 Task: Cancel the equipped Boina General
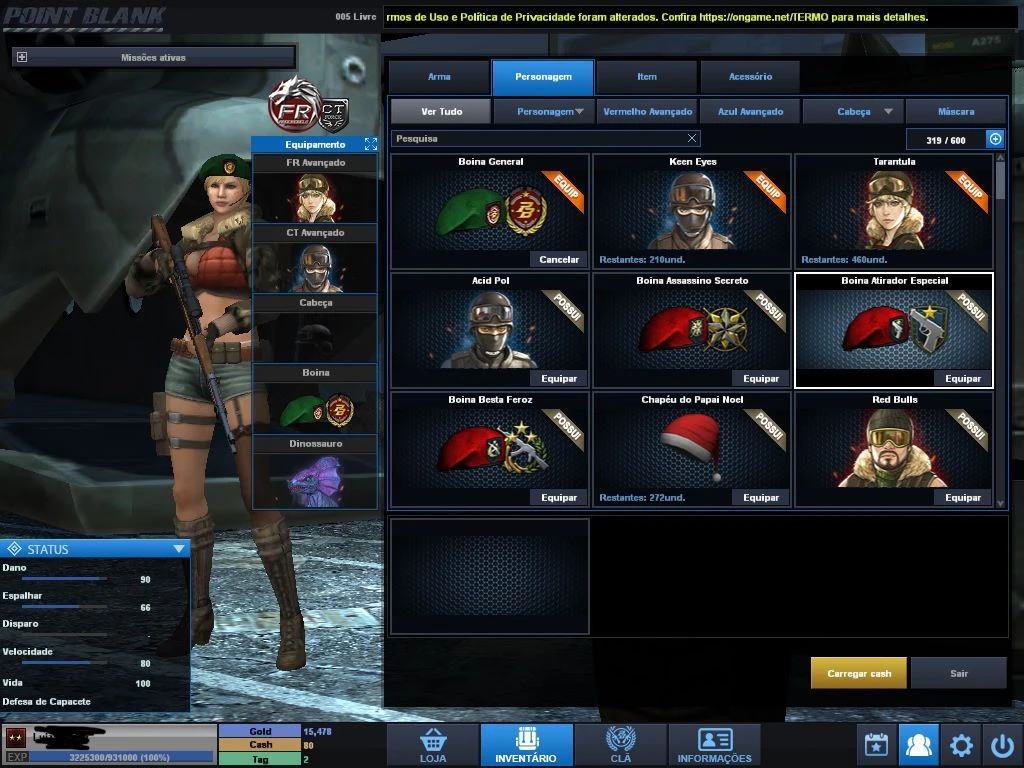click(x=559, y=260)
